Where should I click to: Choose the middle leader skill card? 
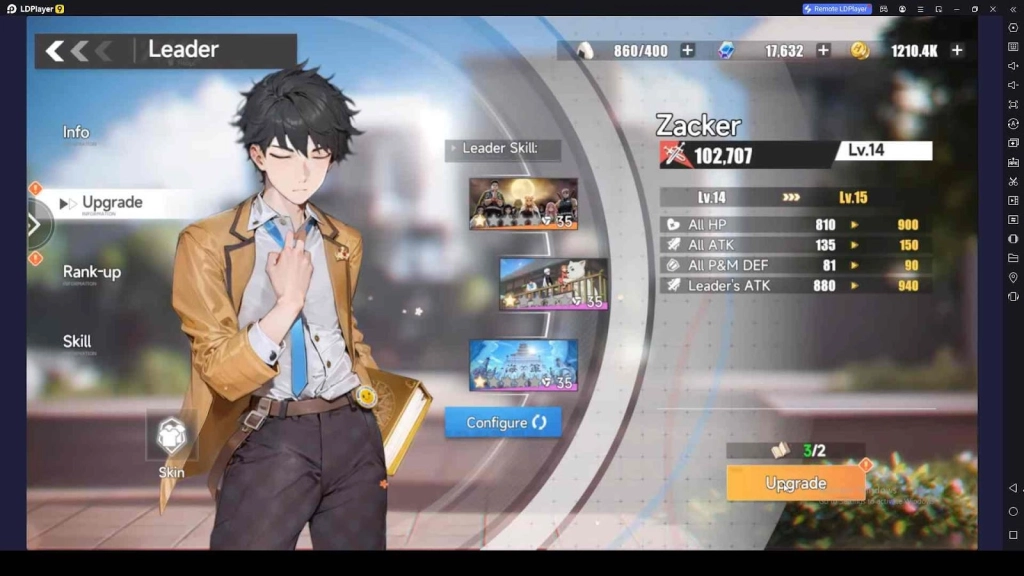(x=553, y=284)
